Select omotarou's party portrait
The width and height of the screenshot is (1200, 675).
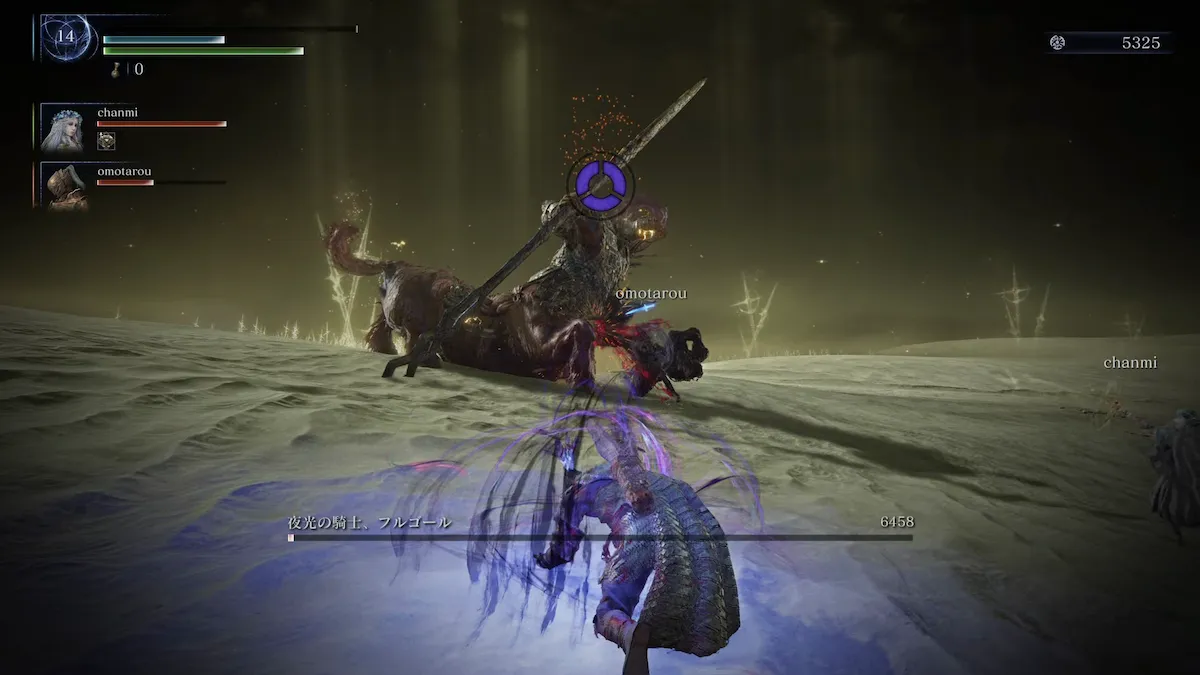click(x=65, y=187)
